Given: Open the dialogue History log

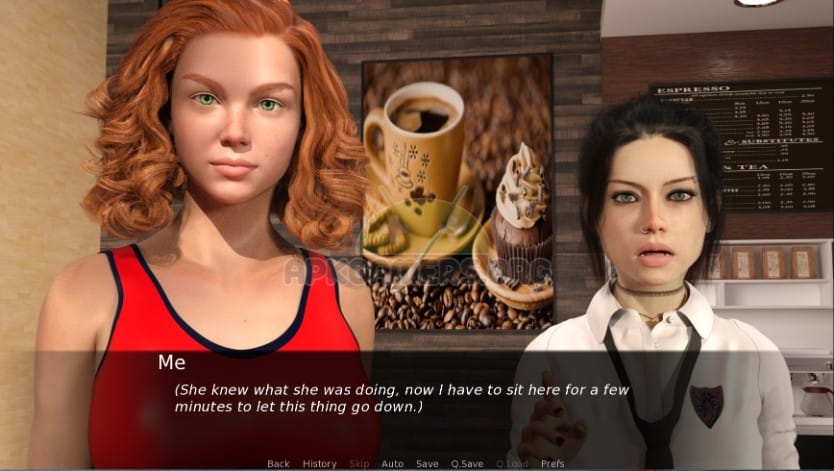Looking at the screenshot, I should point(319,464).
